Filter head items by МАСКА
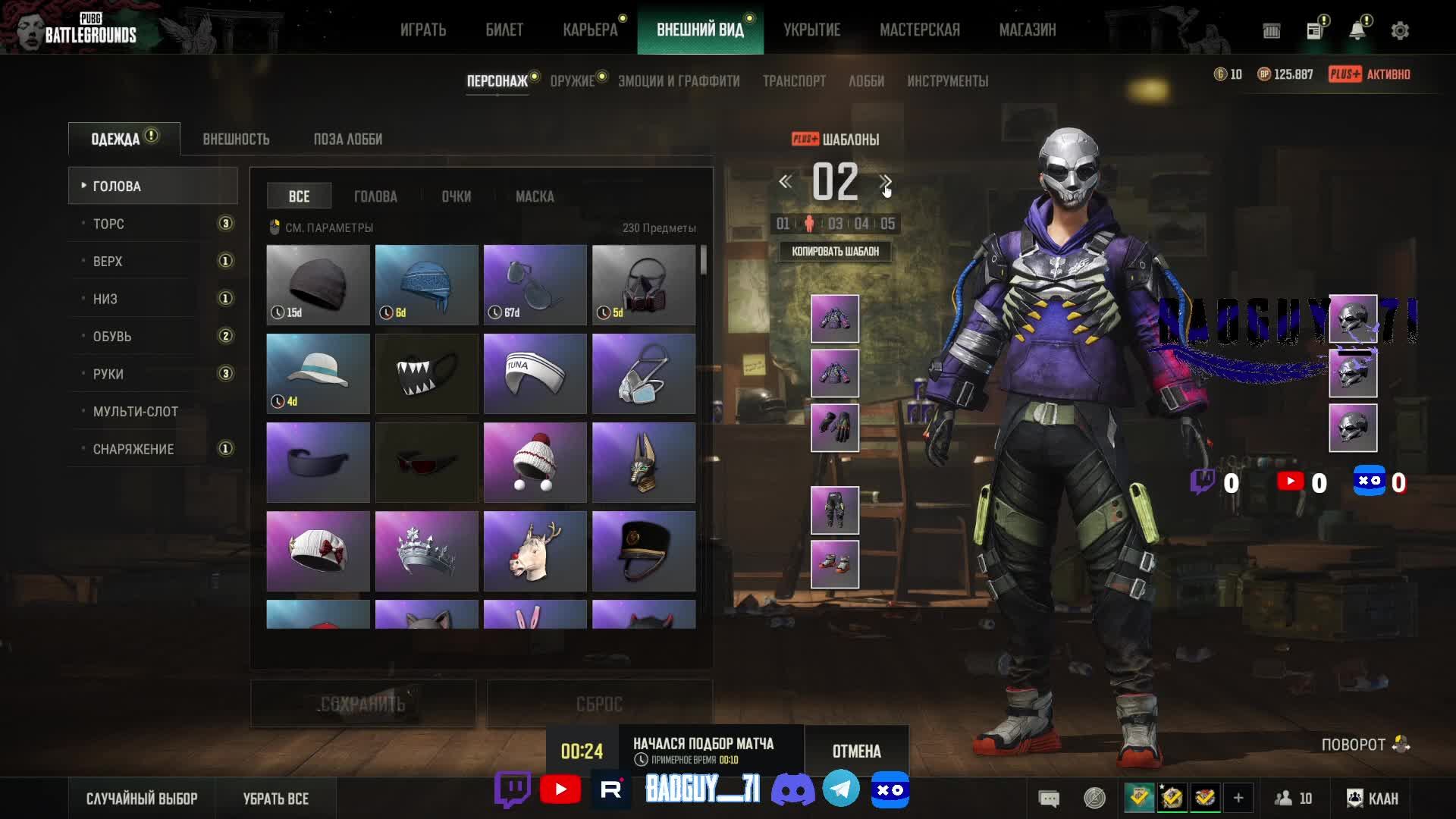 [535, 196]
